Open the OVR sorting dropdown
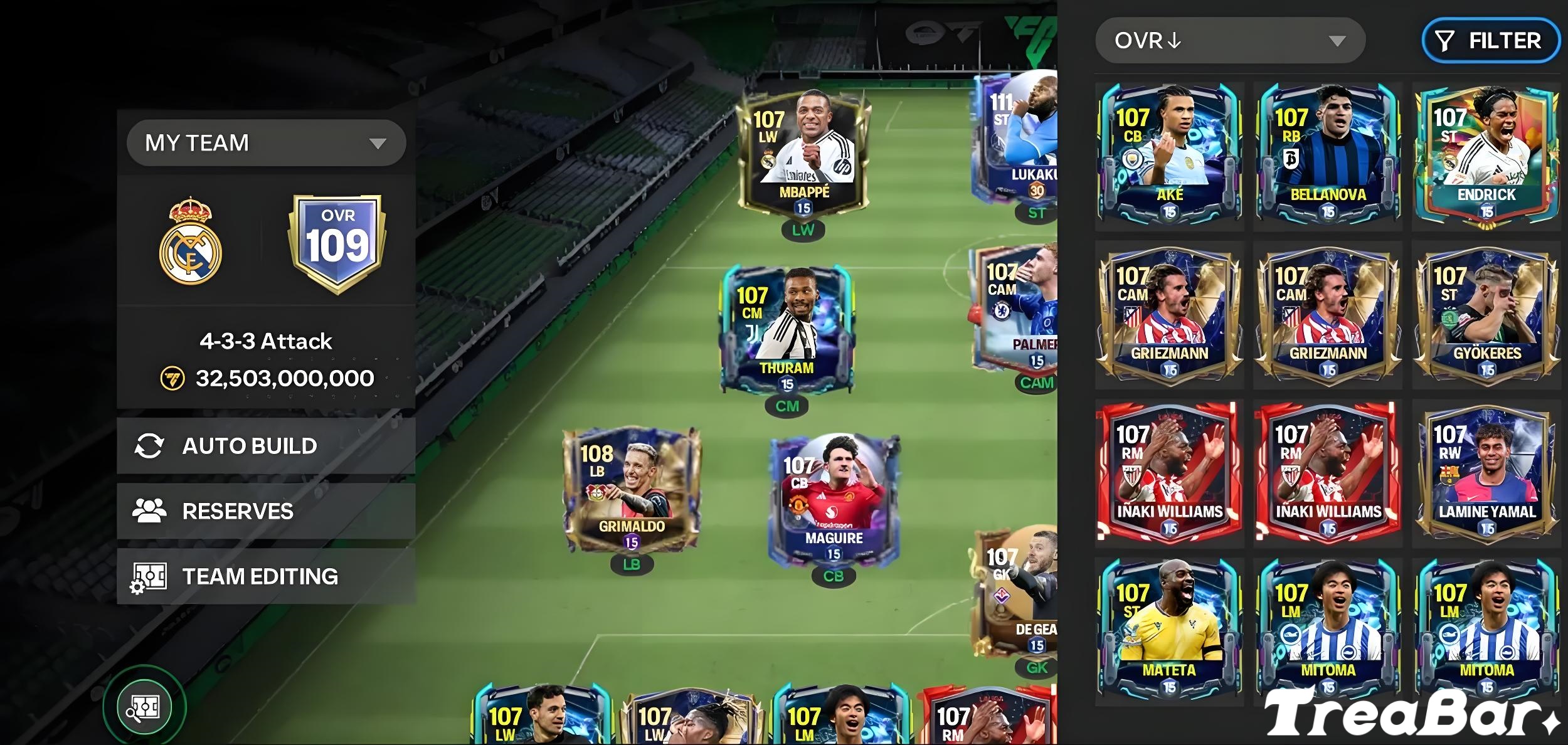Screen dimensions: 1568x745 tap(1229, 40)
